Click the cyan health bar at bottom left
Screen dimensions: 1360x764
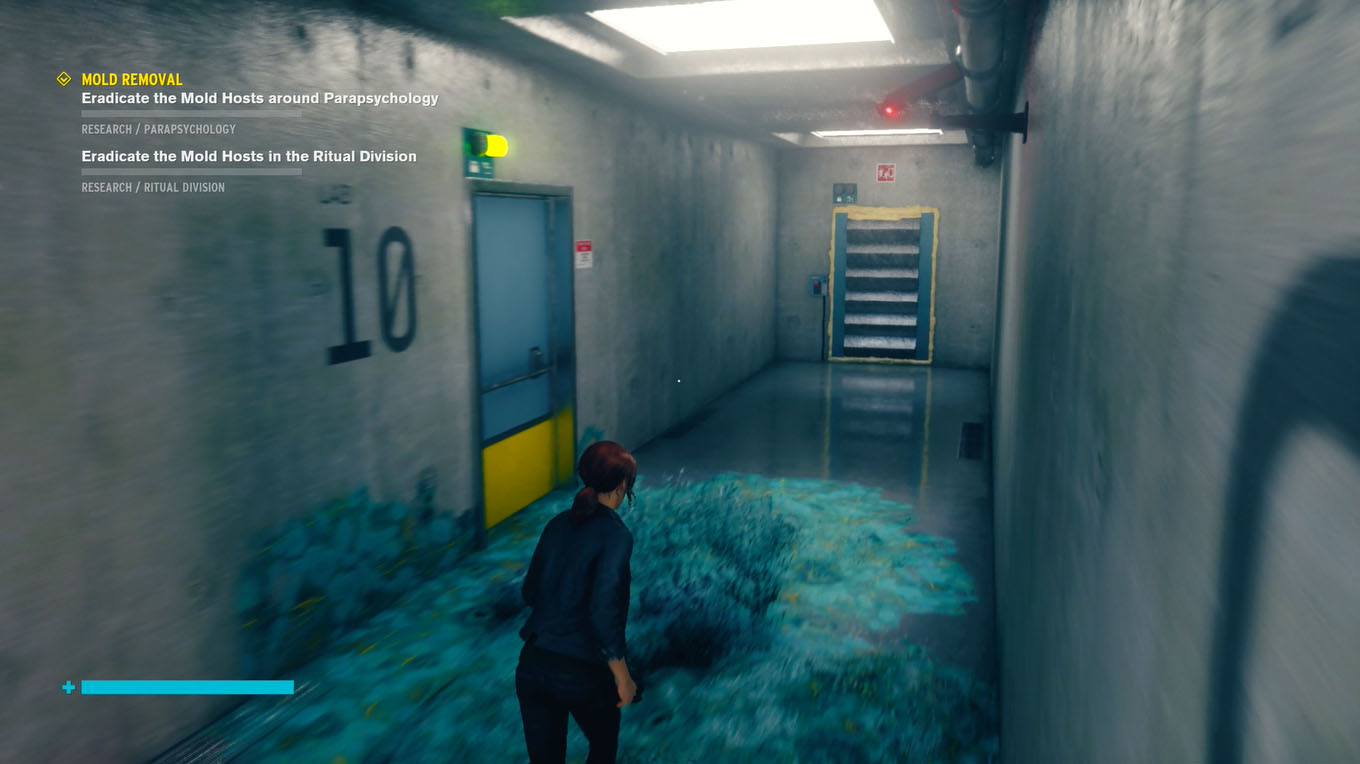187,687
